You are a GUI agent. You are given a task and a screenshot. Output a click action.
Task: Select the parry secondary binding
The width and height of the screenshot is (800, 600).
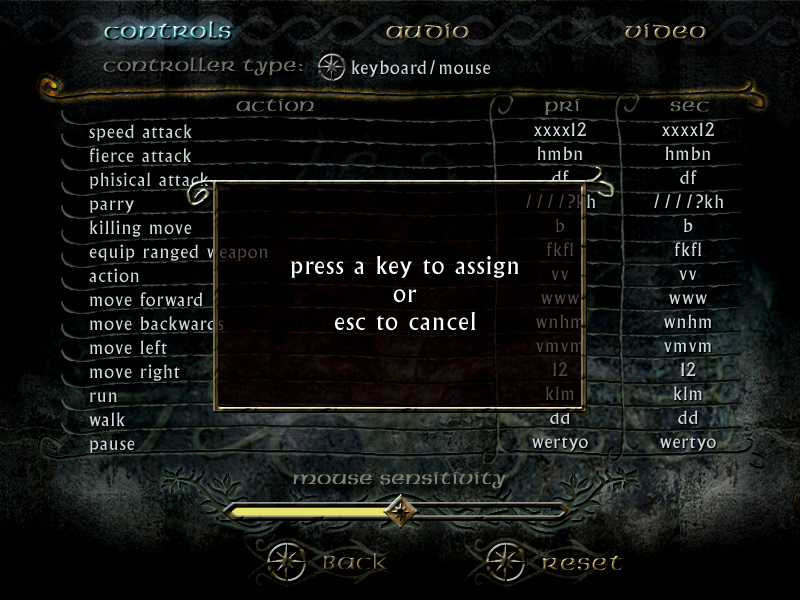(688, 202)
